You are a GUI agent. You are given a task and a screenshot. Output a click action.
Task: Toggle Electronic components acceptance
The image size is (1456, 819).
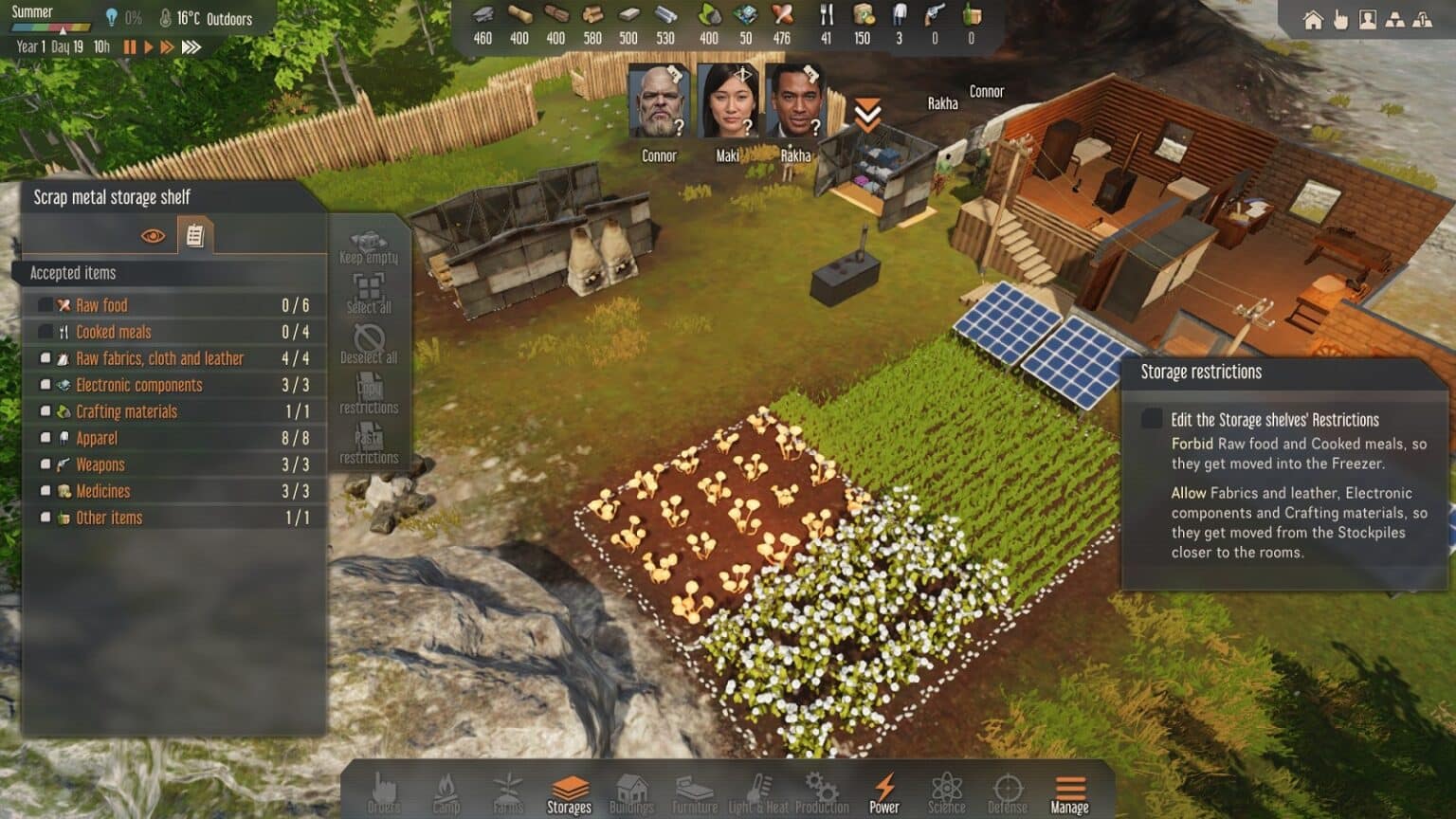click(x=45, y=385)
